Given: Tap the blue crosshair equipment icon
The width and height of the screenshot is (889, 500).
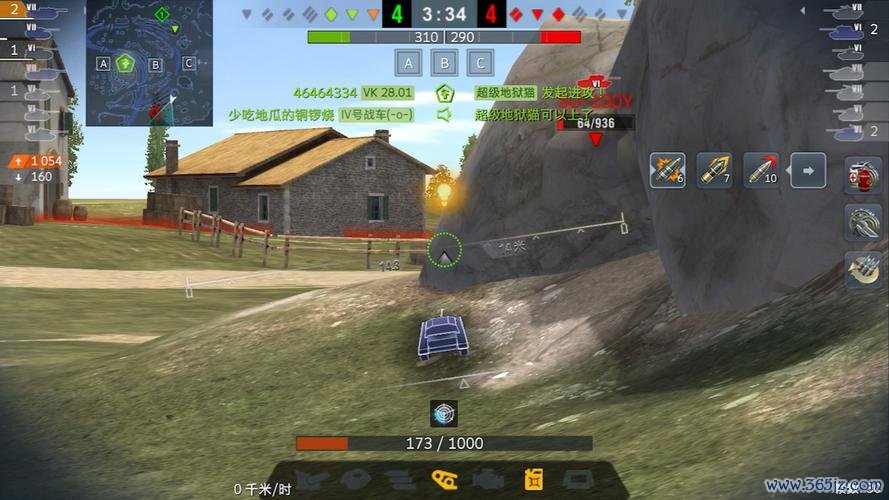Looking at the screenshot, I should coord(444,413).
